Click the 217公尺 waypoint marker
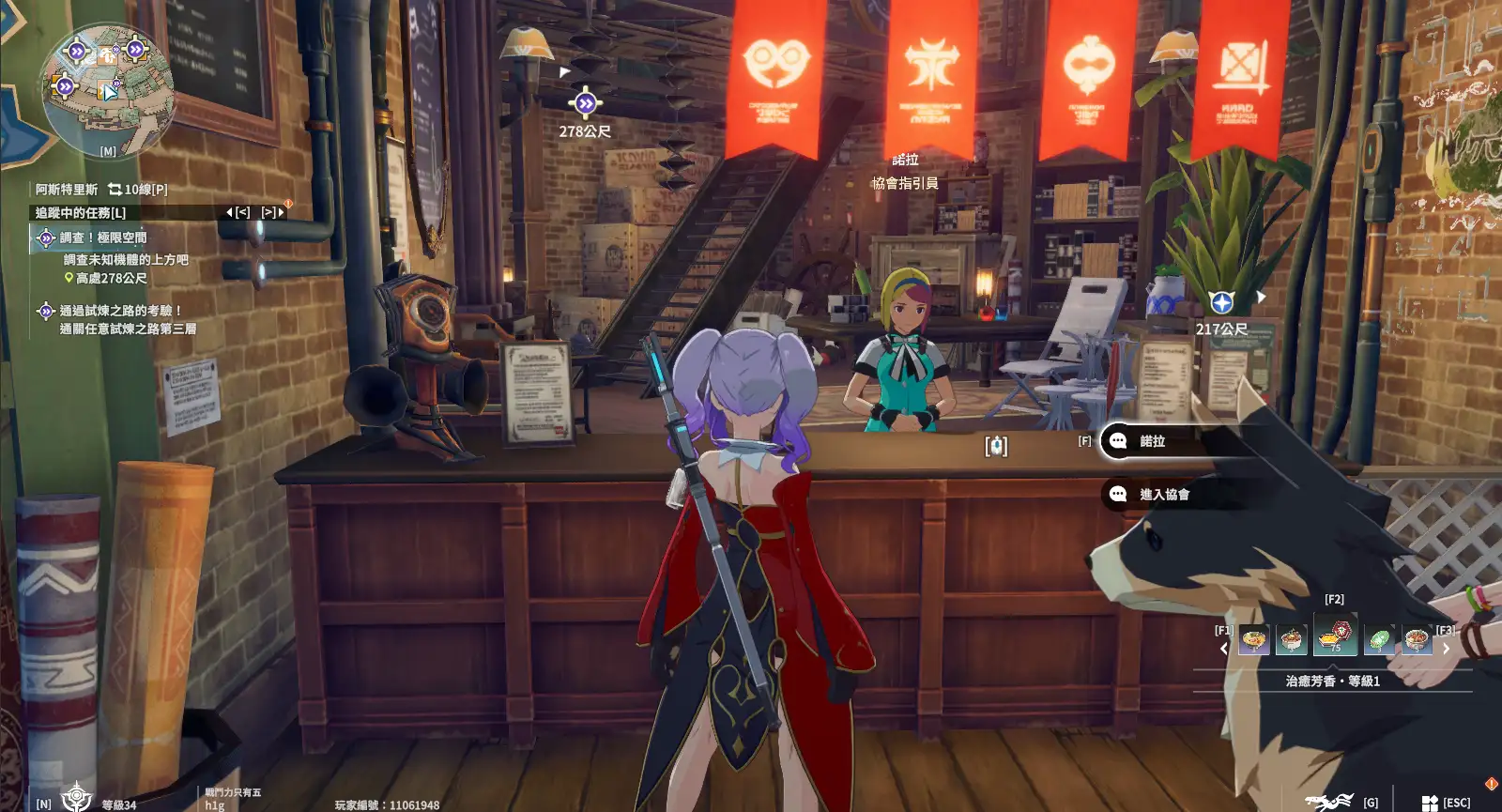Image resolution: width=1502 pixels, height=812 pixels. pos(1221,302)
